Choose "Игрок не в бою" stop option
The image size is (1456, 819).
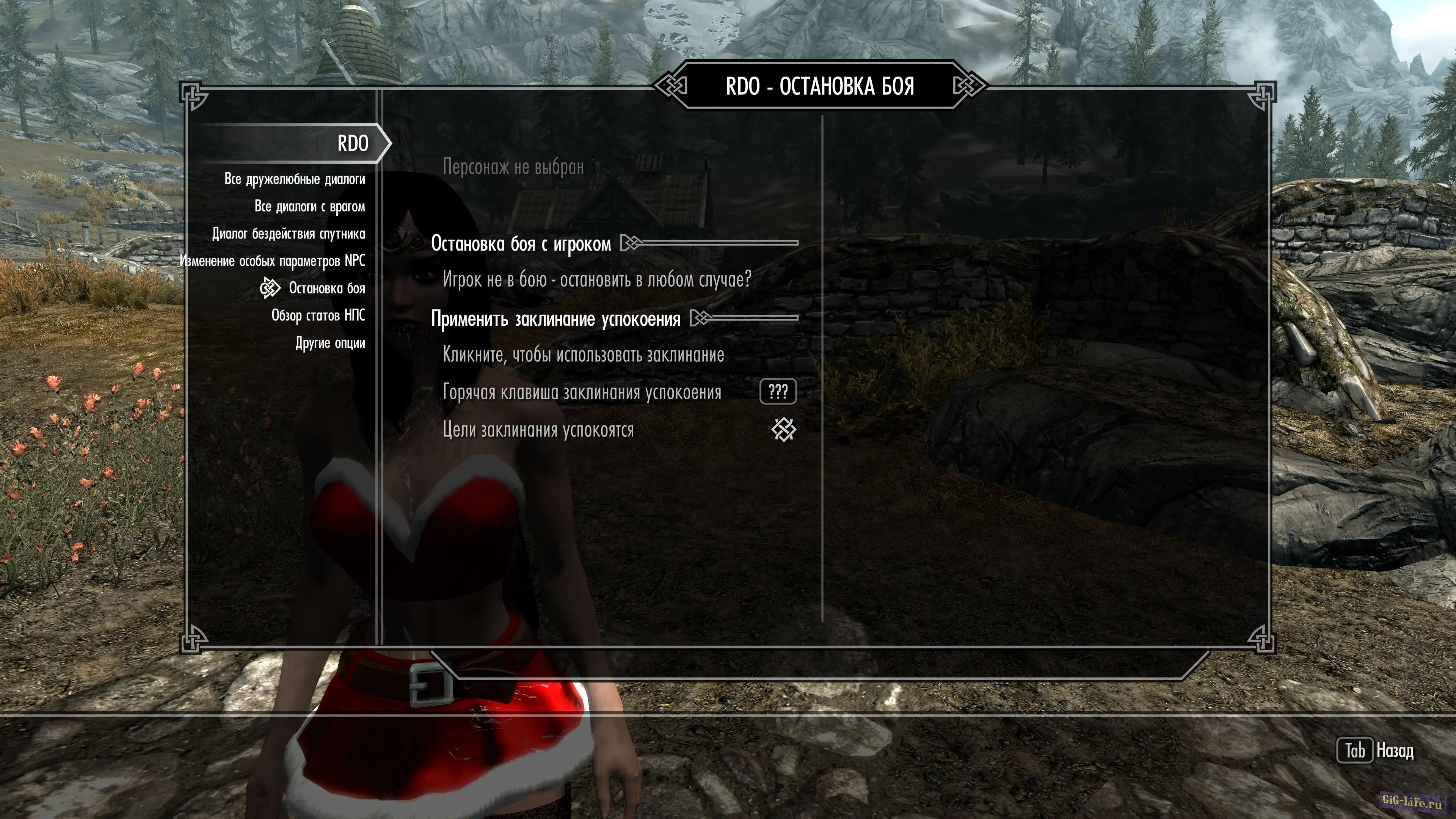tap(596, 279)
